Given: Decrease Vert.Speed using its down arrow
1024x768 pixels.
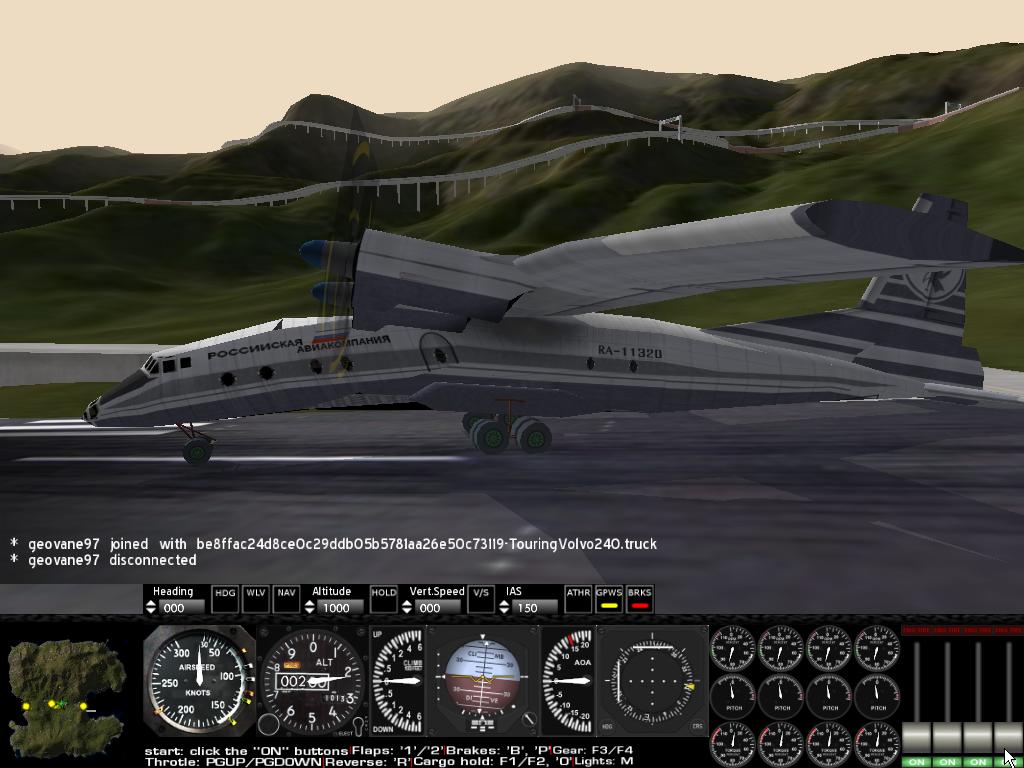Looking at the screenshot, I should [x=408, y=611].
